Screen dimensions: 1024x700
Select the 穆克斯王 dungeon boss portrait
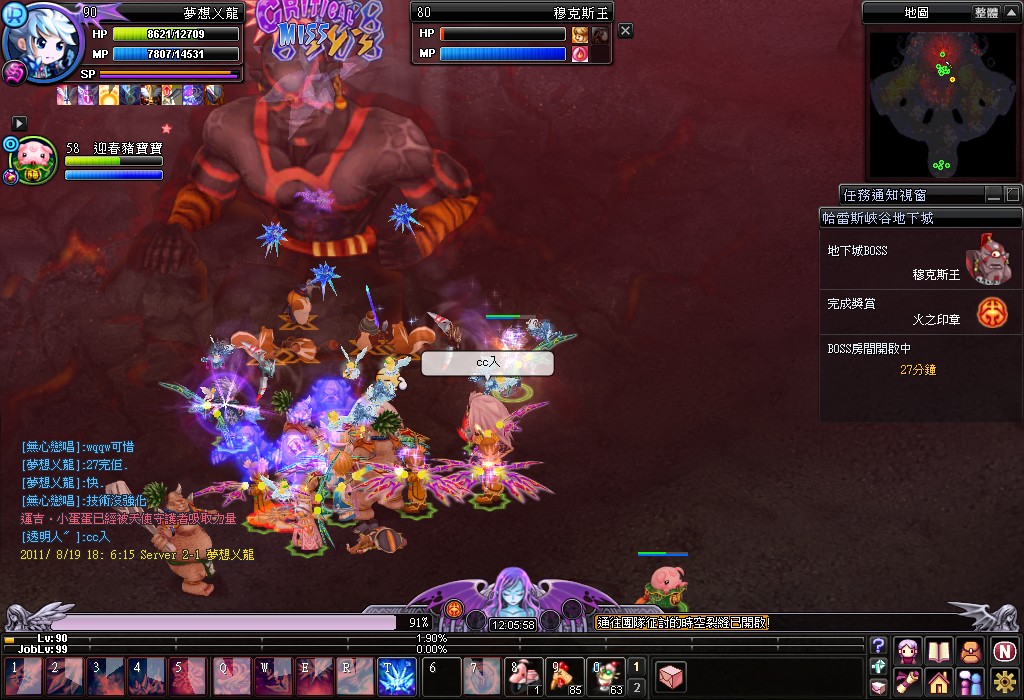point(985,261)
